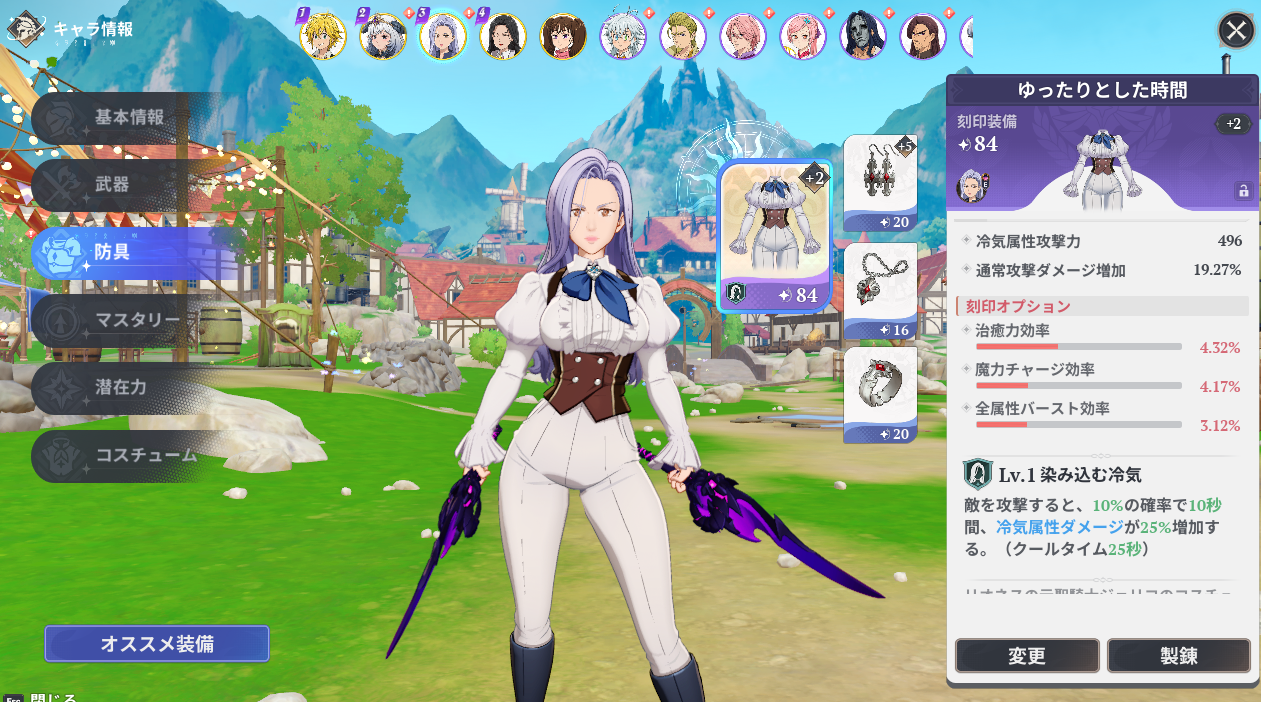
Task: Switch to the brown-haired Diane portrait
Action: 563,36
